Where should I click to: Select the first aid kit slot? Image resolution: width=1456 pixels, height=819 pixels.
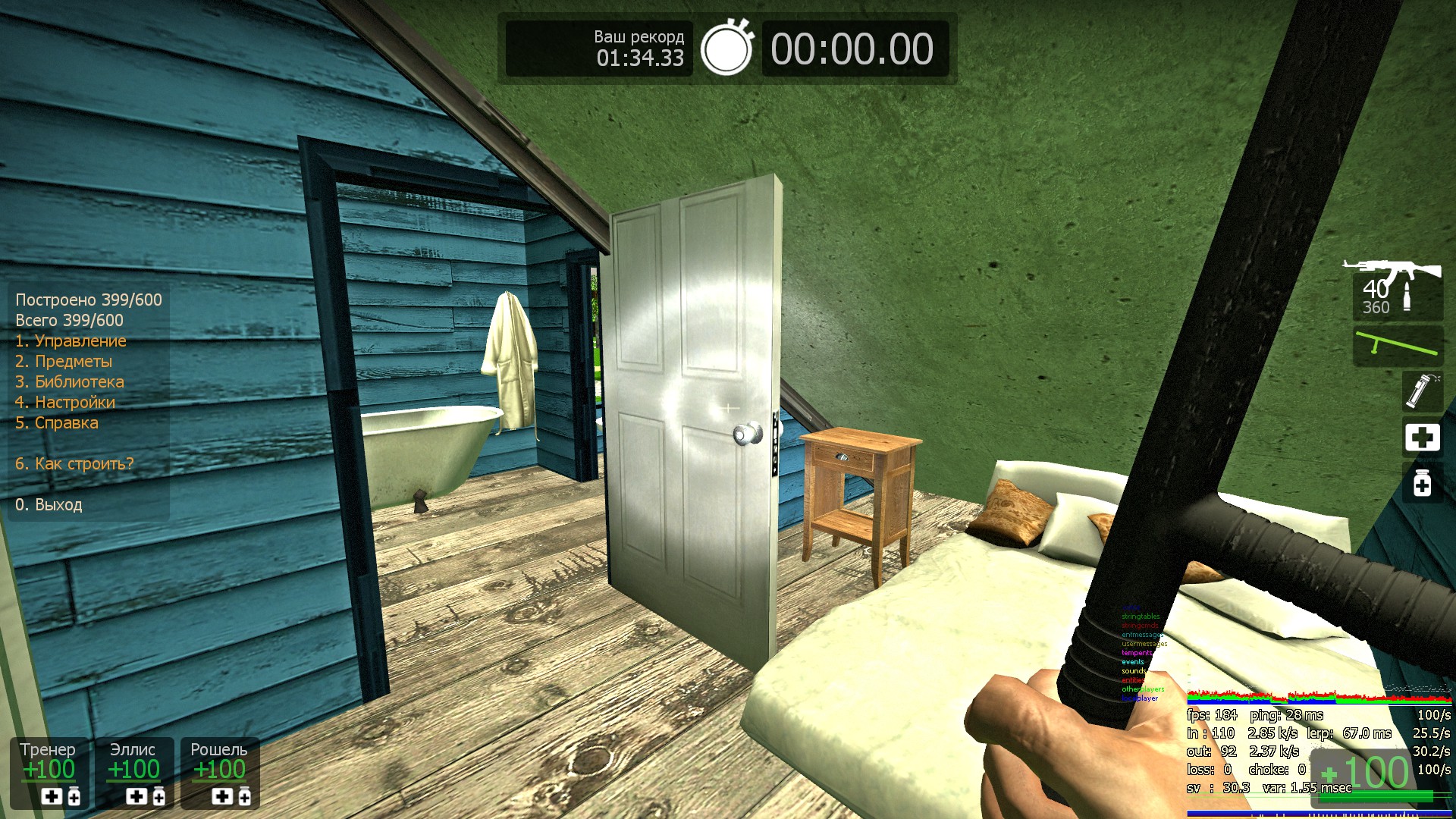click(1422, 438)
